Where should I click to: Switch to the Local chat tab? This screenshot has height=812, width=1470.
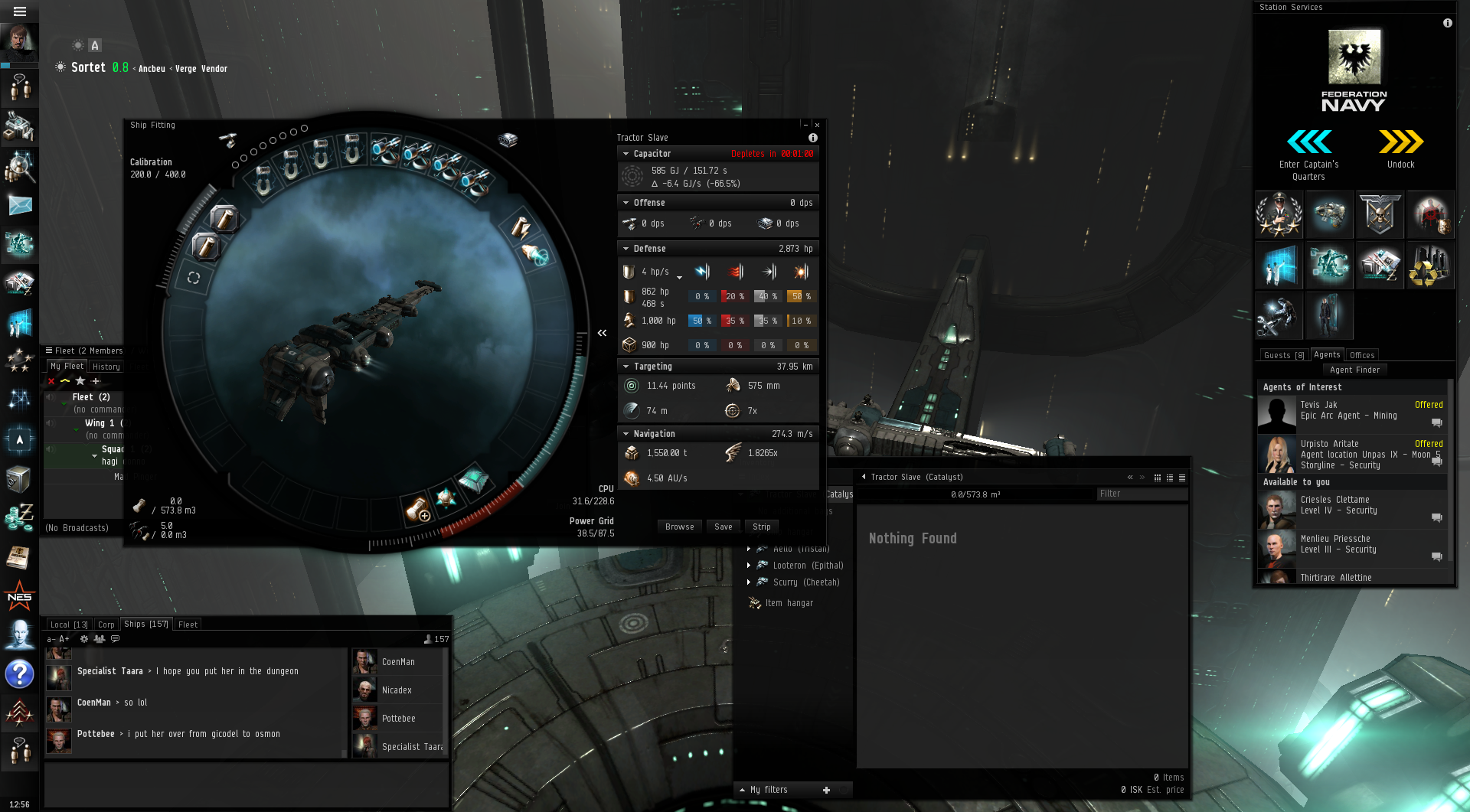tap(69, 624)
